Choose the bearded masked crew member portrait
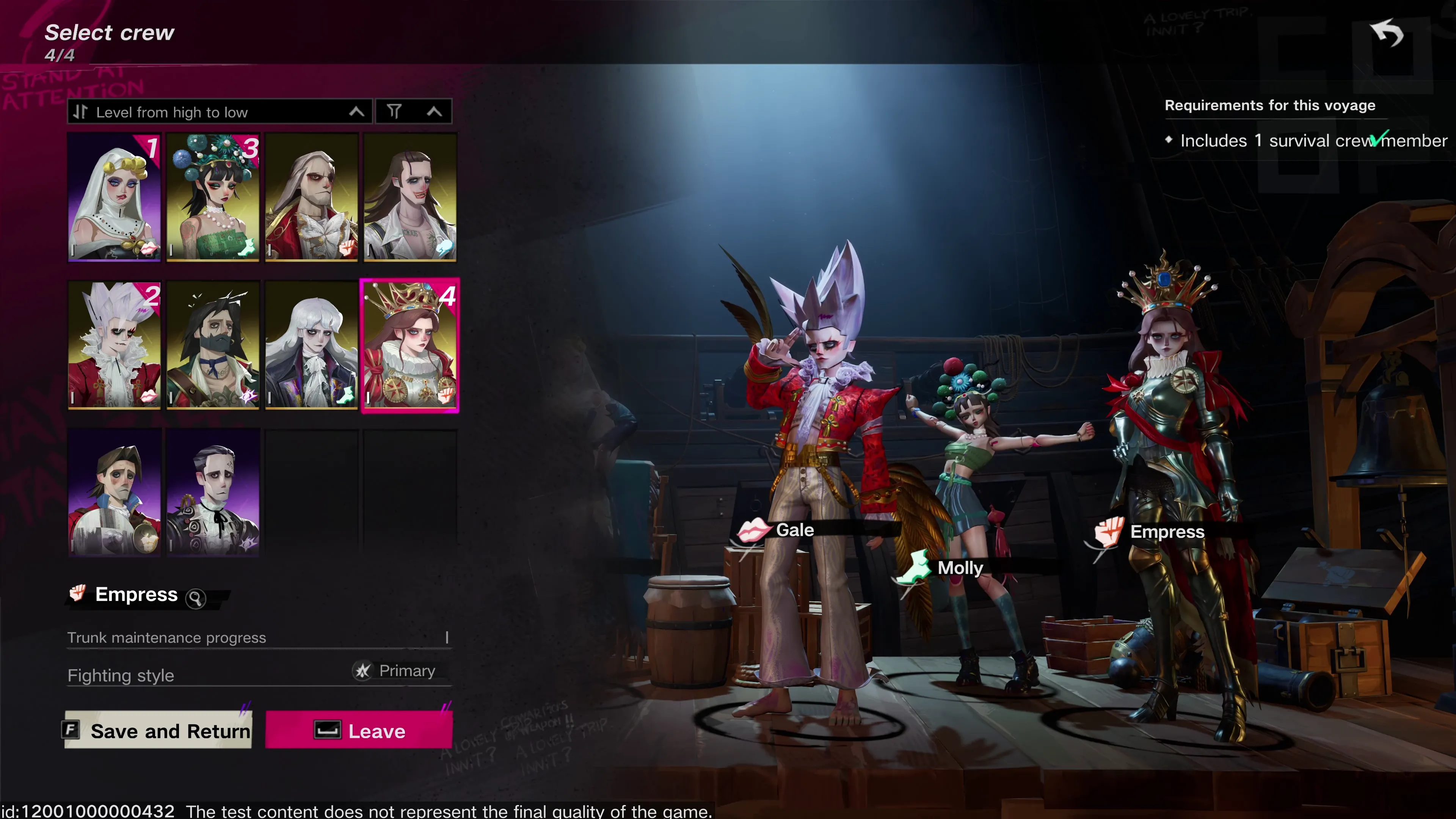Screen dimensions: 1456x819 (x=213, y=345)
